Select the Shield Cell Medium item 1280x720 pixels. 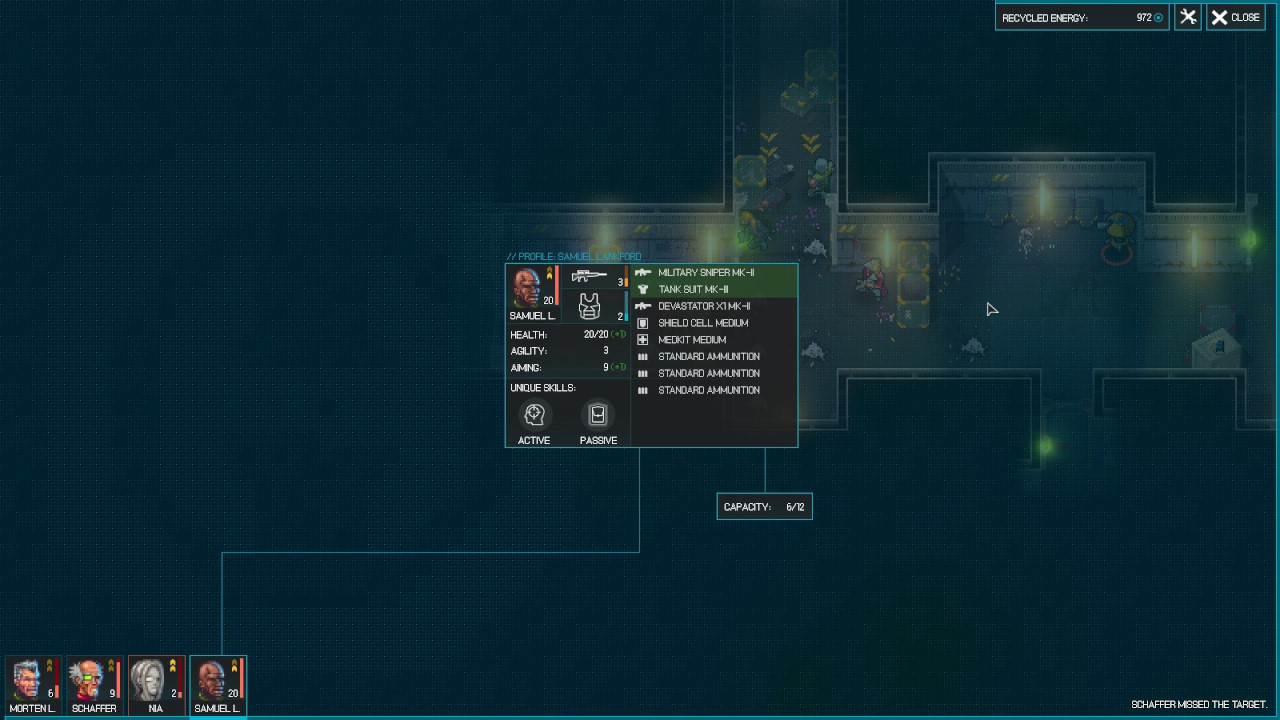point(703,323)
